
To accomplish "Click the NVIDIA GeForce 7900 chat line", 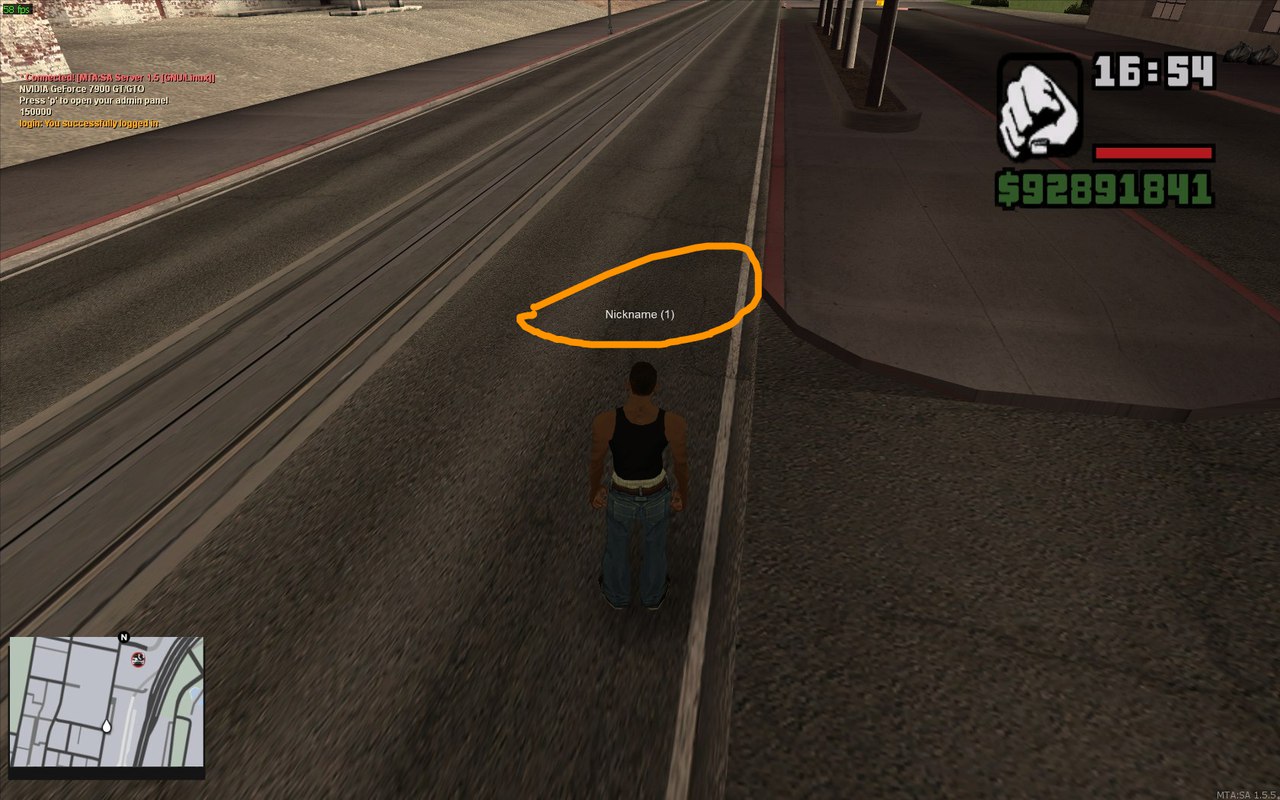I will pyautogui.click(x=83, y=89).
